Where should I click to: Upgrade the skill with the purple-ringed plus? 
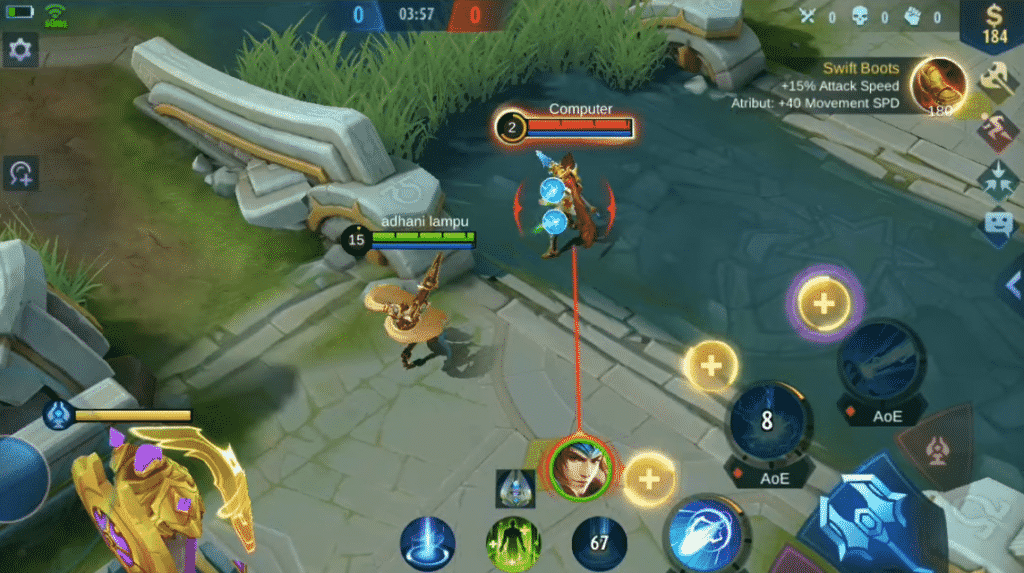(x=824, y=303)
